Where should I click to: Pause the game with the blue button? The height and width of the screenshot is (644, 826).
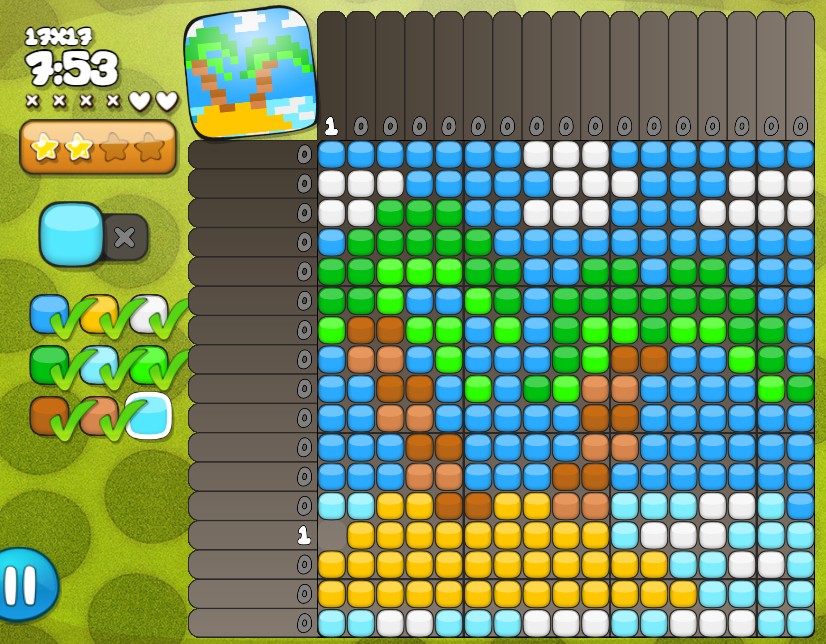click(x=24, y=584)
